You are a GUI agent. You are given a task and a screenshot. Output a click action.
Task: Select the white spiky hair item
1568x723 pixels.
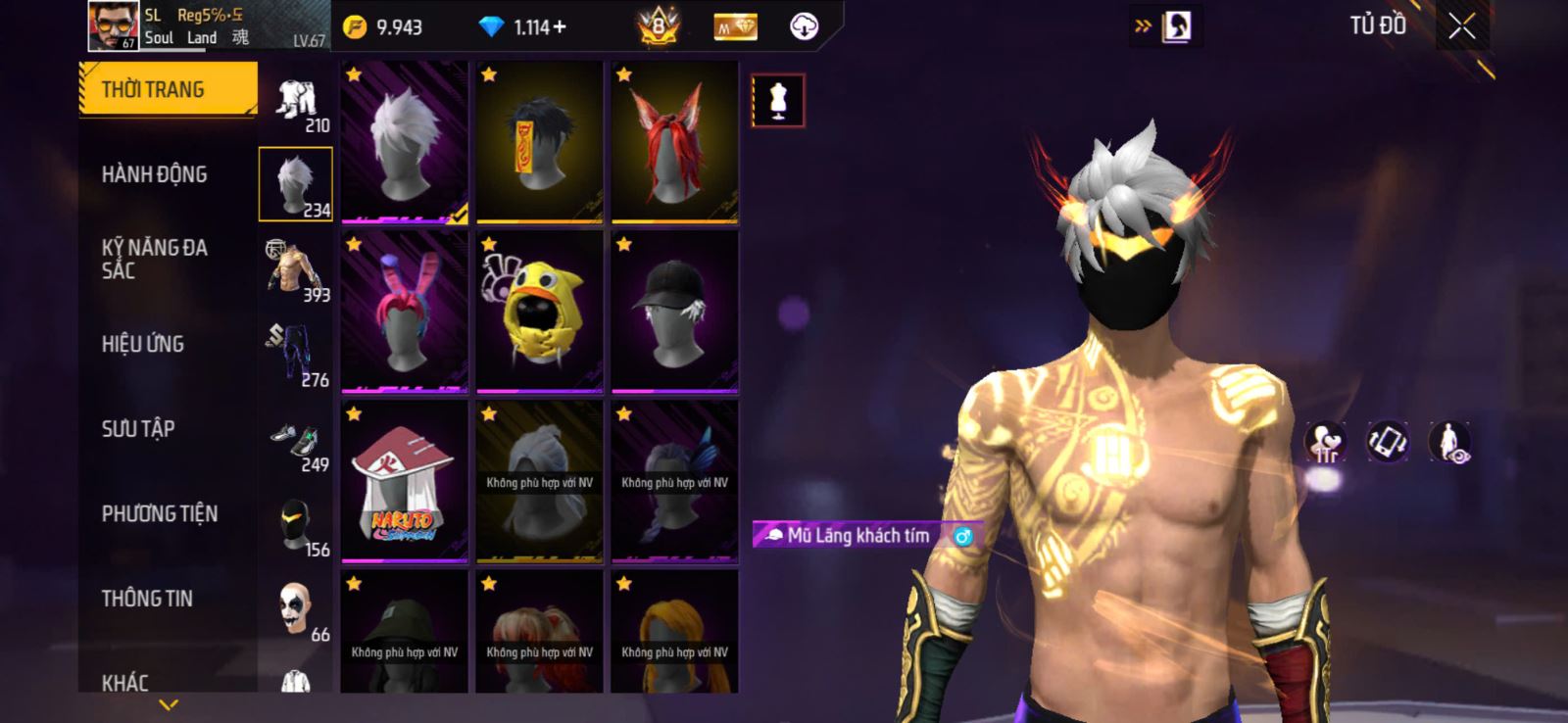tap(405, 142)
